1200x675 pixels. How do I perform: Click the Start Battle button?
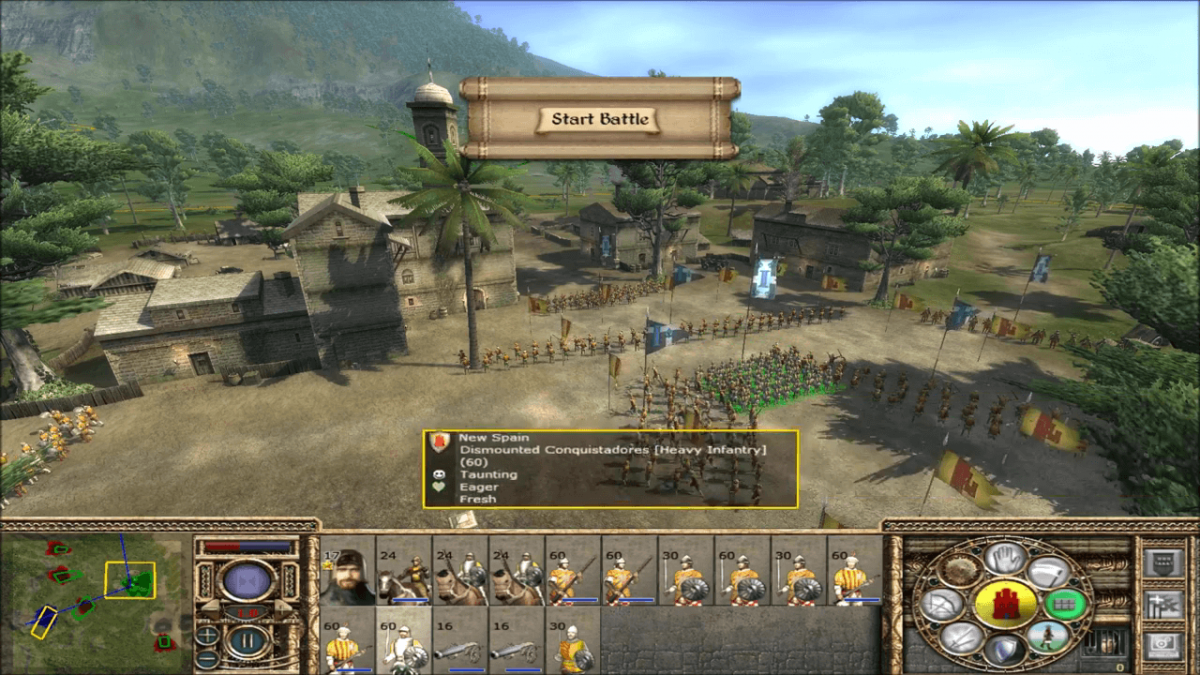[600, 119]
